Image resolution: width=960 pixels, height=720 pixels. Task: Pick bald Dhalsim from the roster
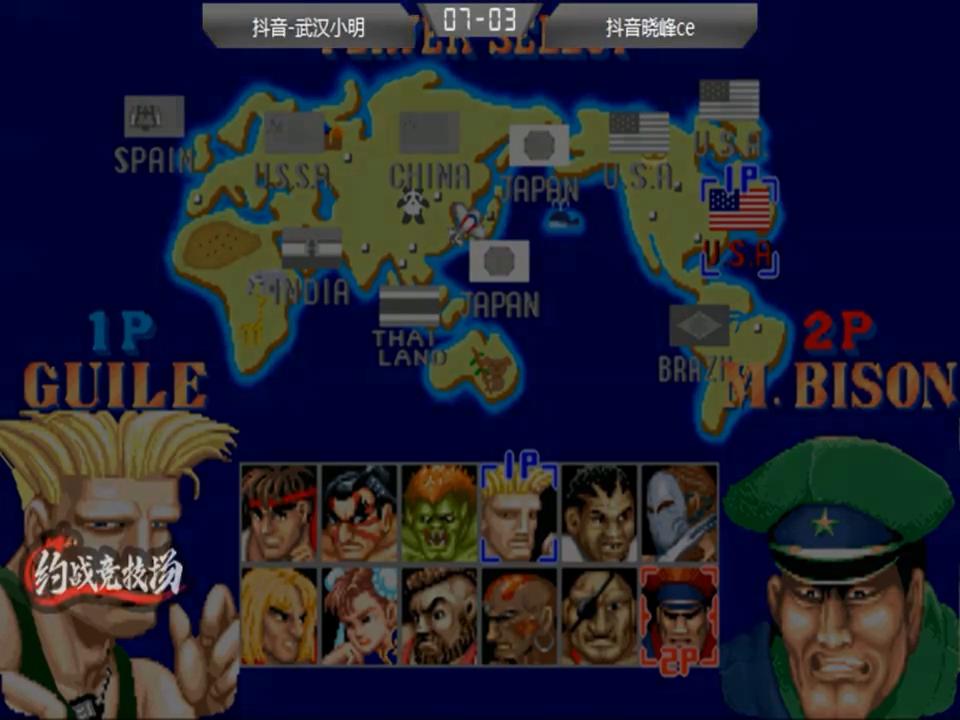point(519,616)
